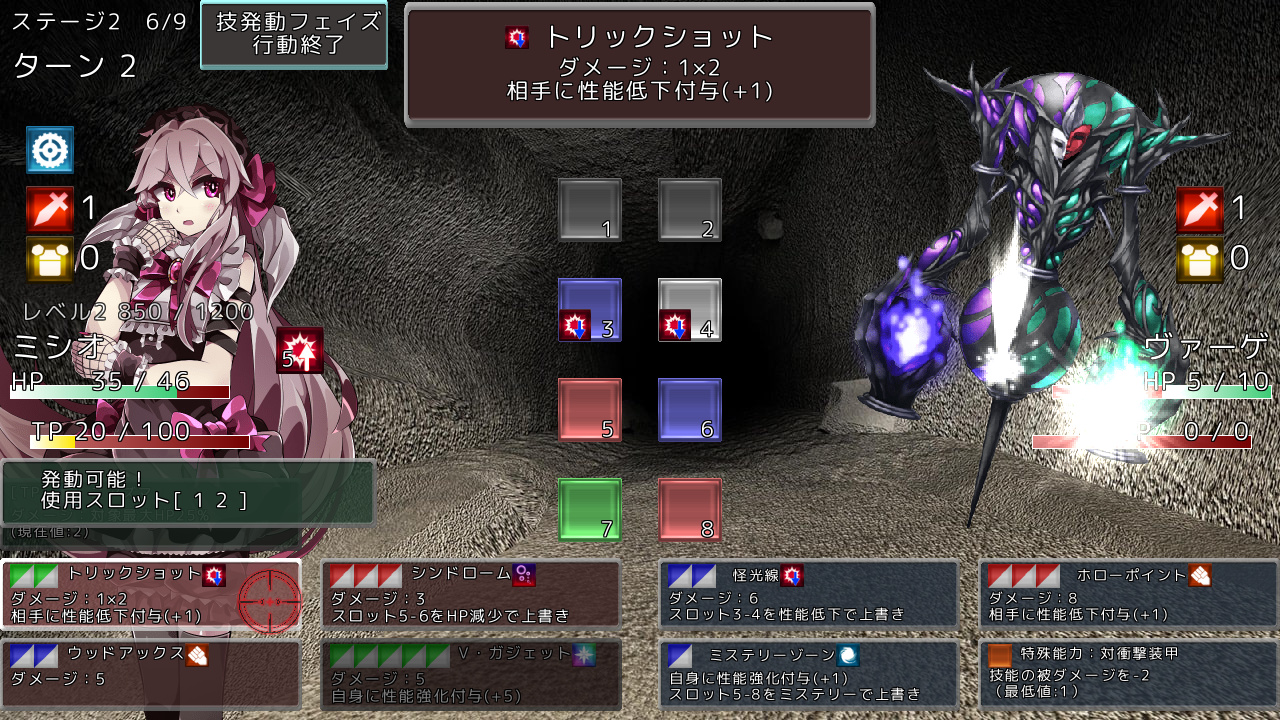Choose the シンドローム skill card
Screen dimensions: 1280x720
(x=470, y=595)
